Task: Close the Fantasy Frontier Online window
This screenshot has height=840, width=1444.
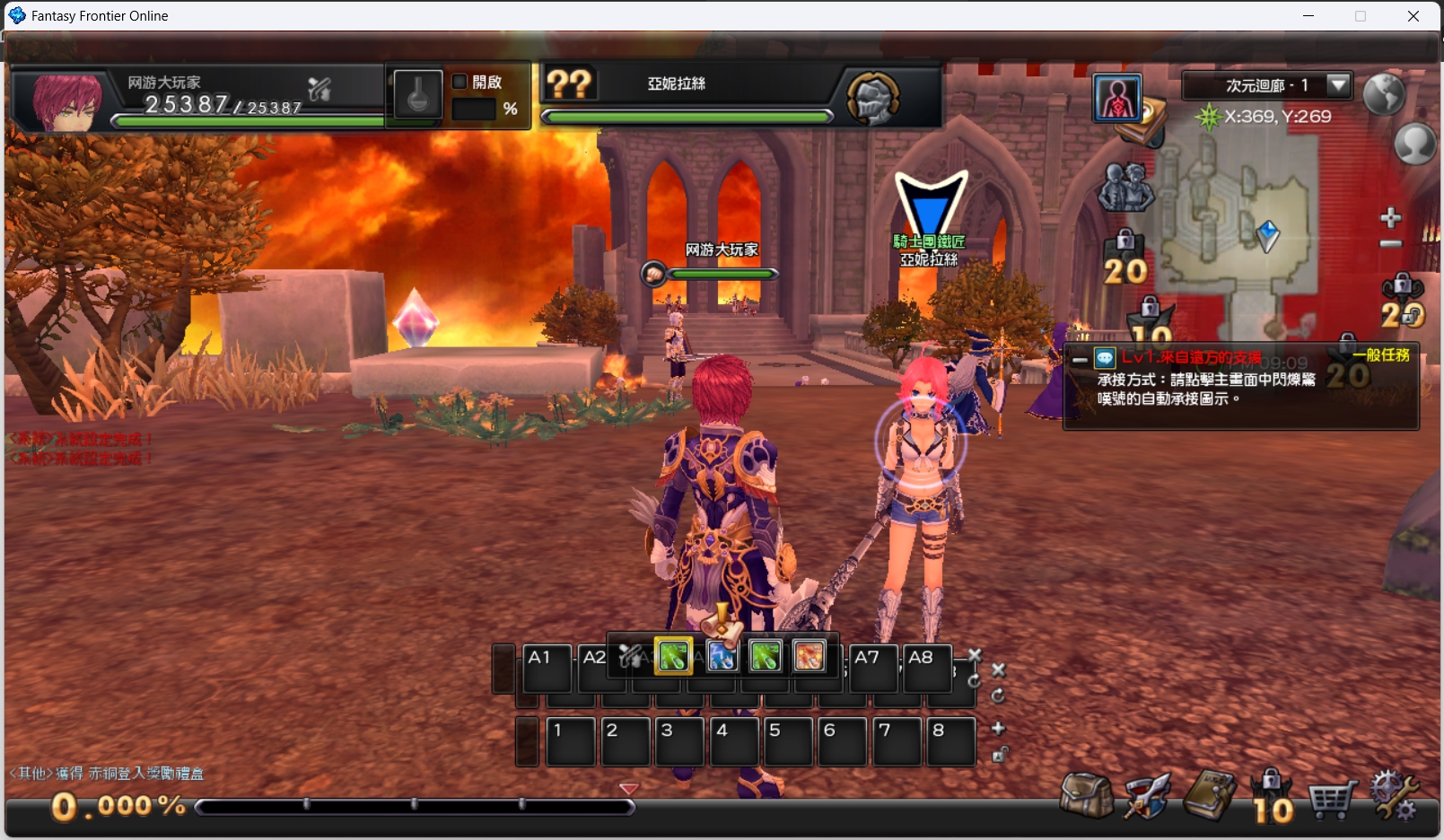Action: click(x=1413, y=16)
